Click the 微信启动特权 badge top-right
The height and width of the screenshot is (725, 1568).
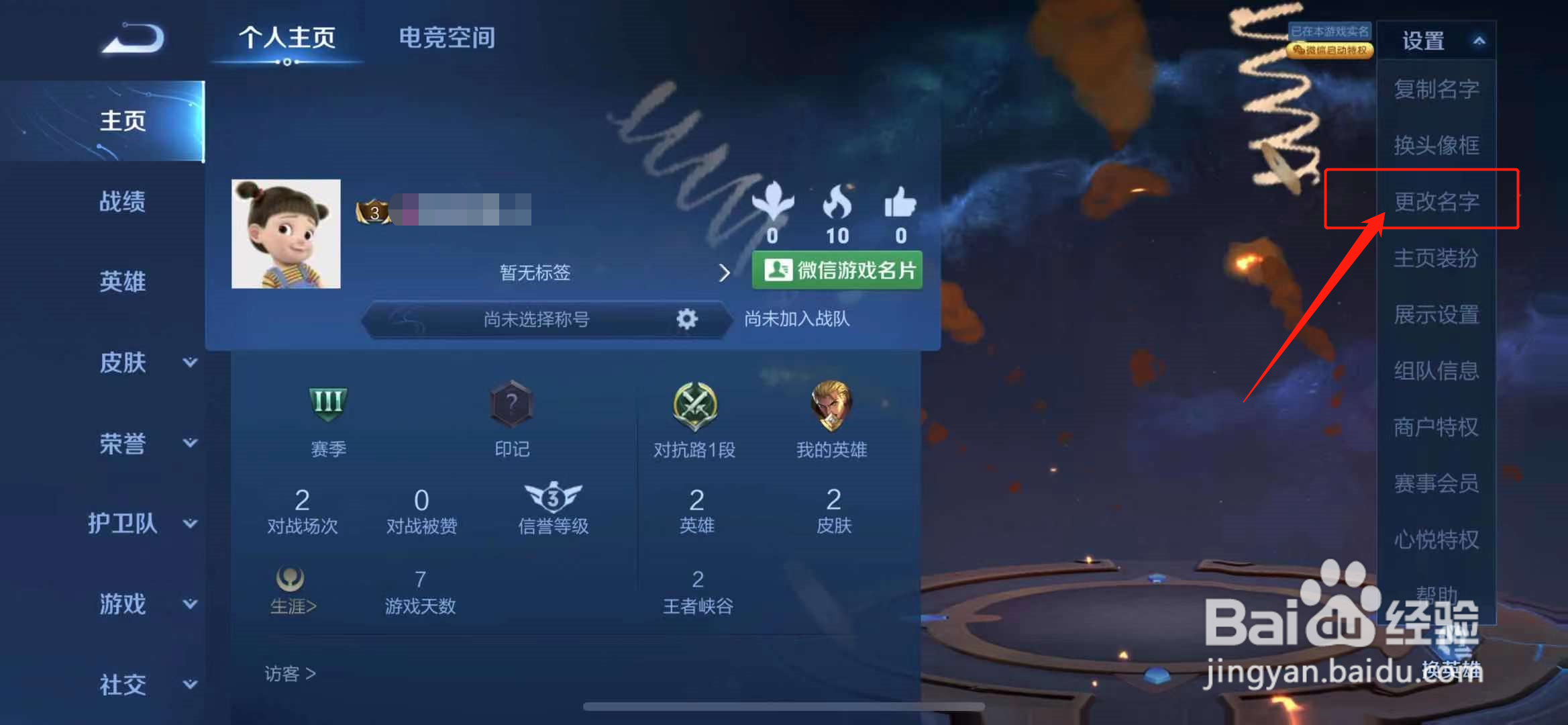[x=1330, y=50]
